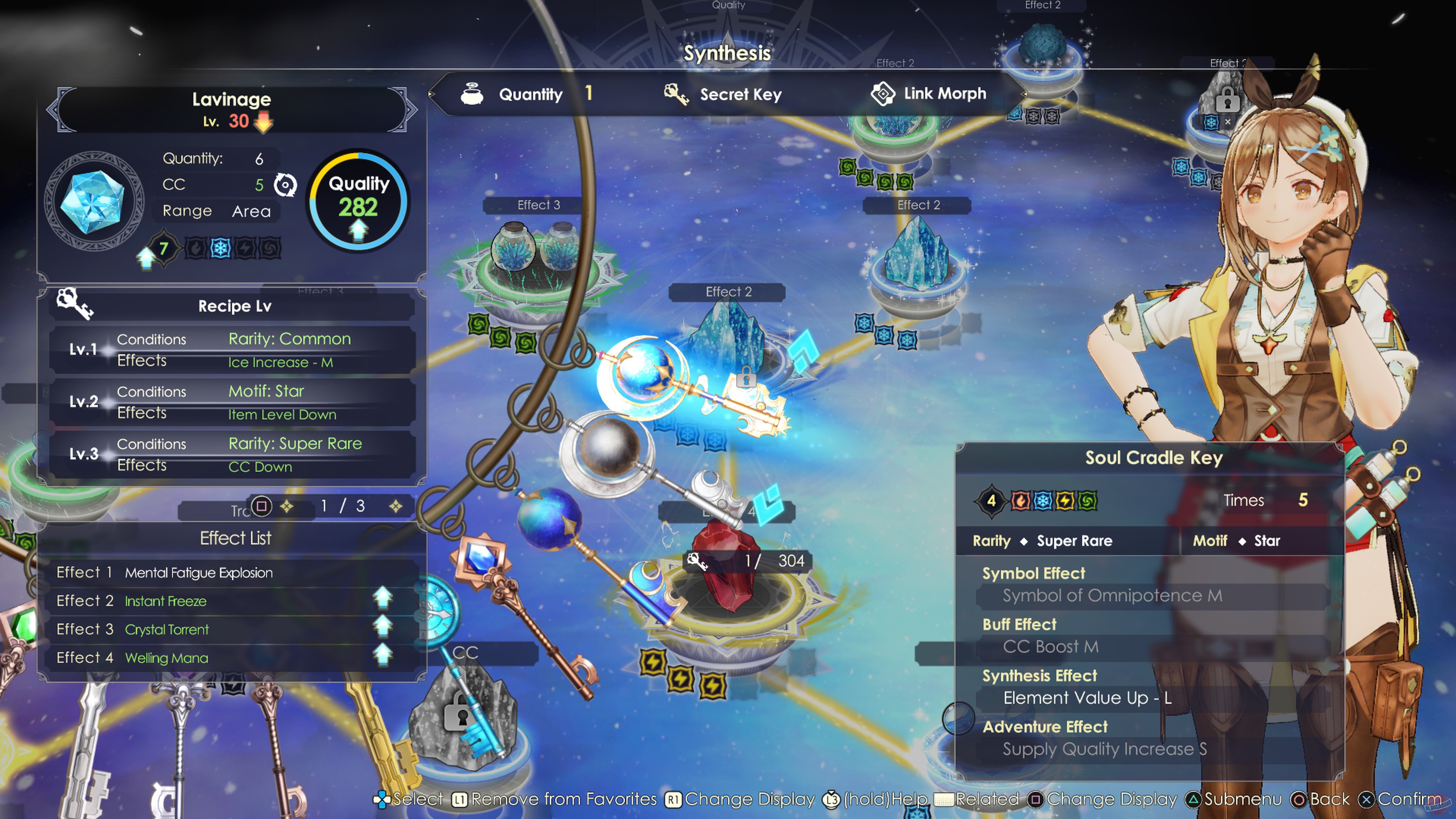1456x819 pixels.
Task: Expand the Effect List panel header
Action: [x=235, y=538]
